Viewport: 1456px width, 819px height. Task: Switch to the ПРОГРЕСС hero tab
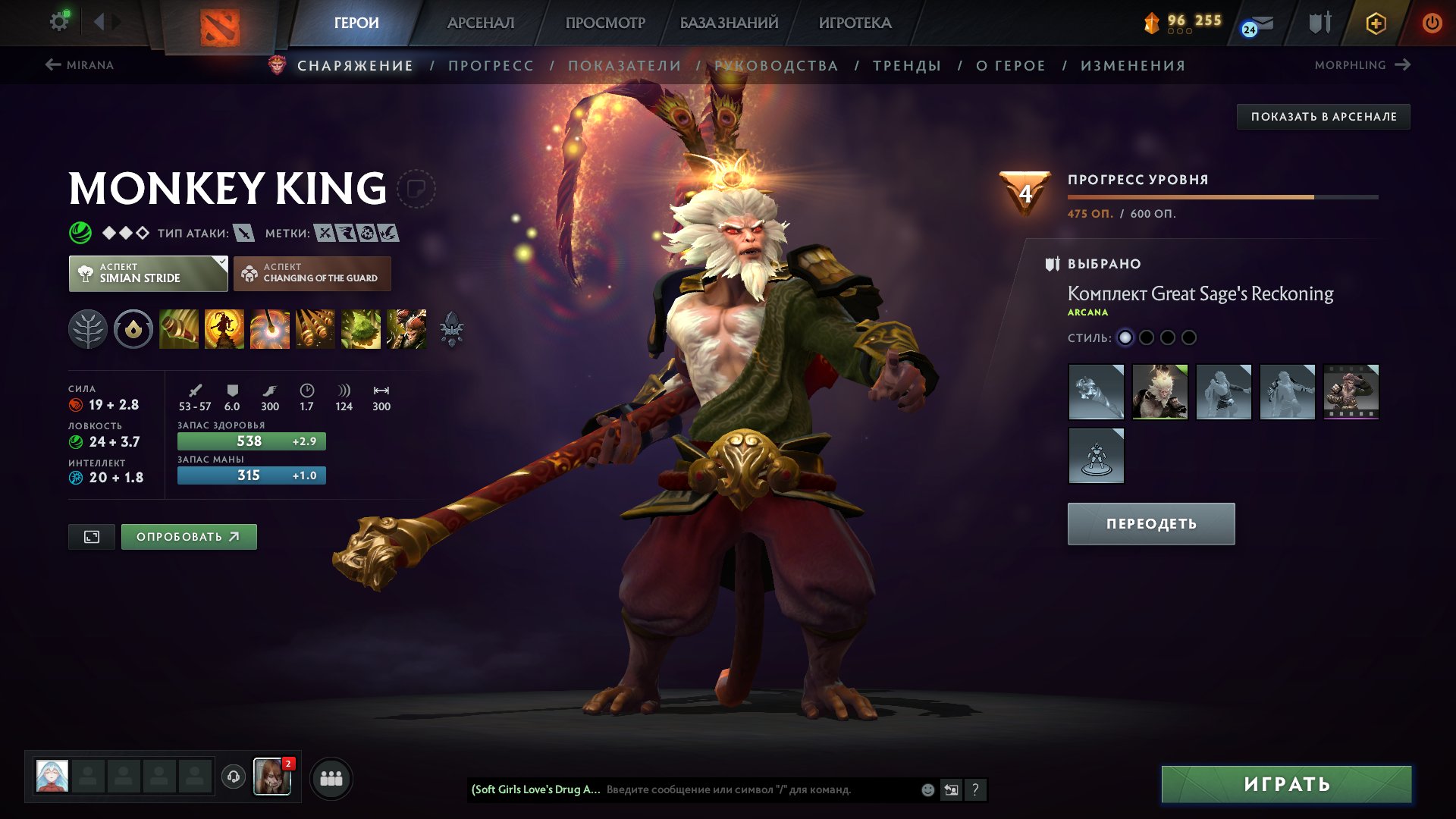pos(490,65)
